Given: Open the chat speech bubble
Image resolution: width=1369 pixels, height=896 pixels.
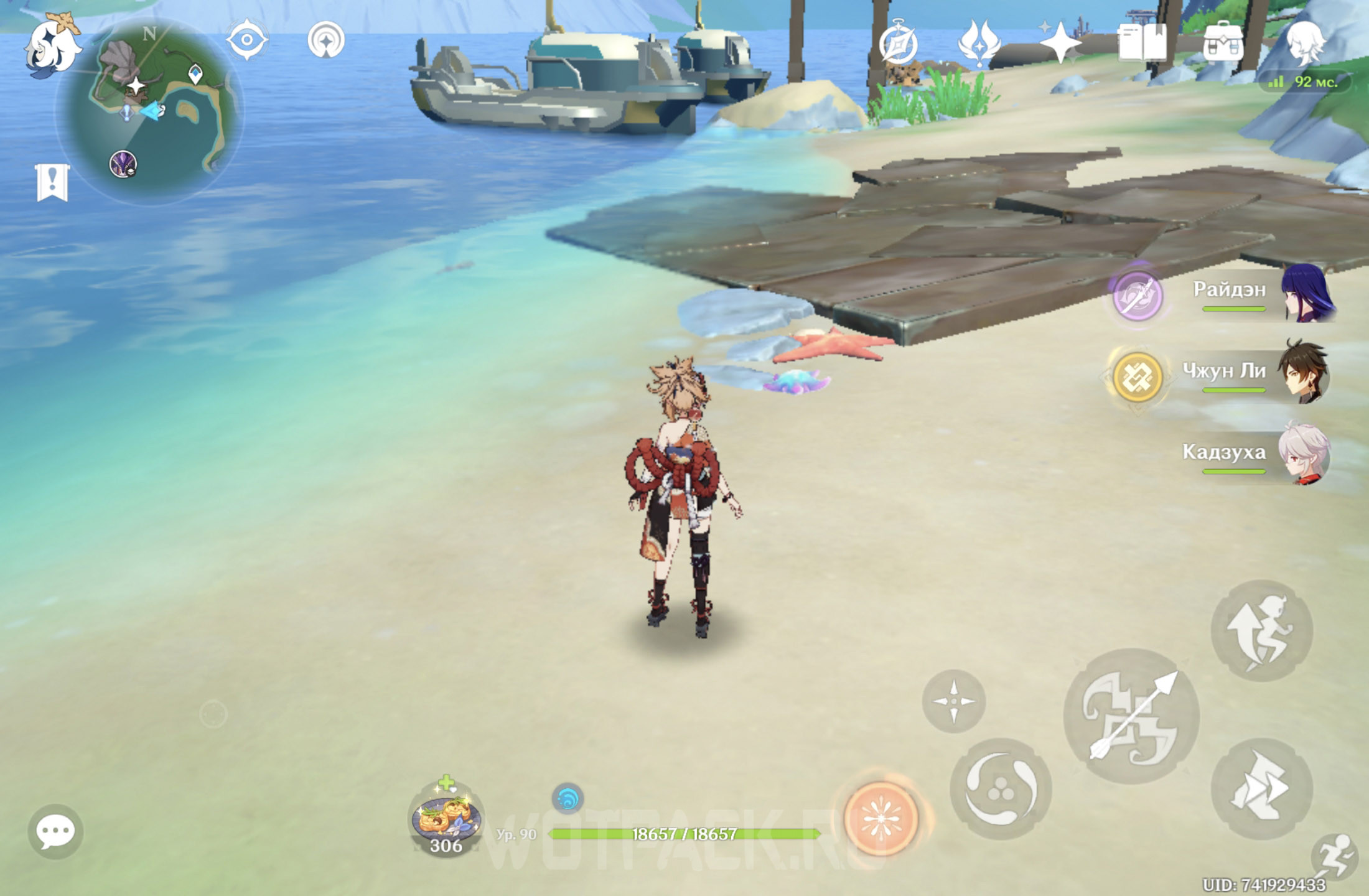Looking at the screenshot, I should pos(55,831).
